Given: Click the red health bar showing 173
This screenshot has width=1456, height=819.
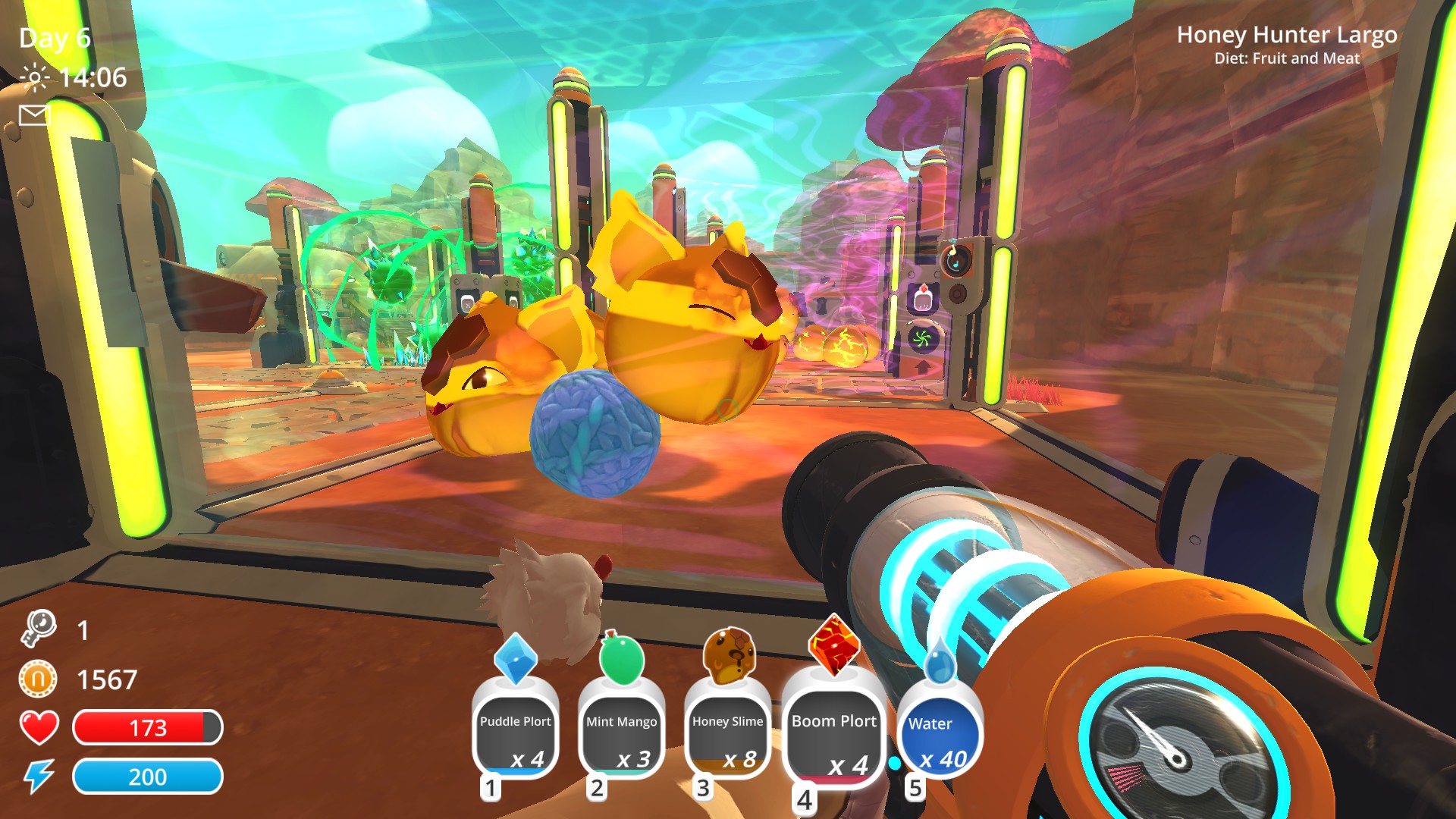Looking at the screenshot, I should [148, 726].
